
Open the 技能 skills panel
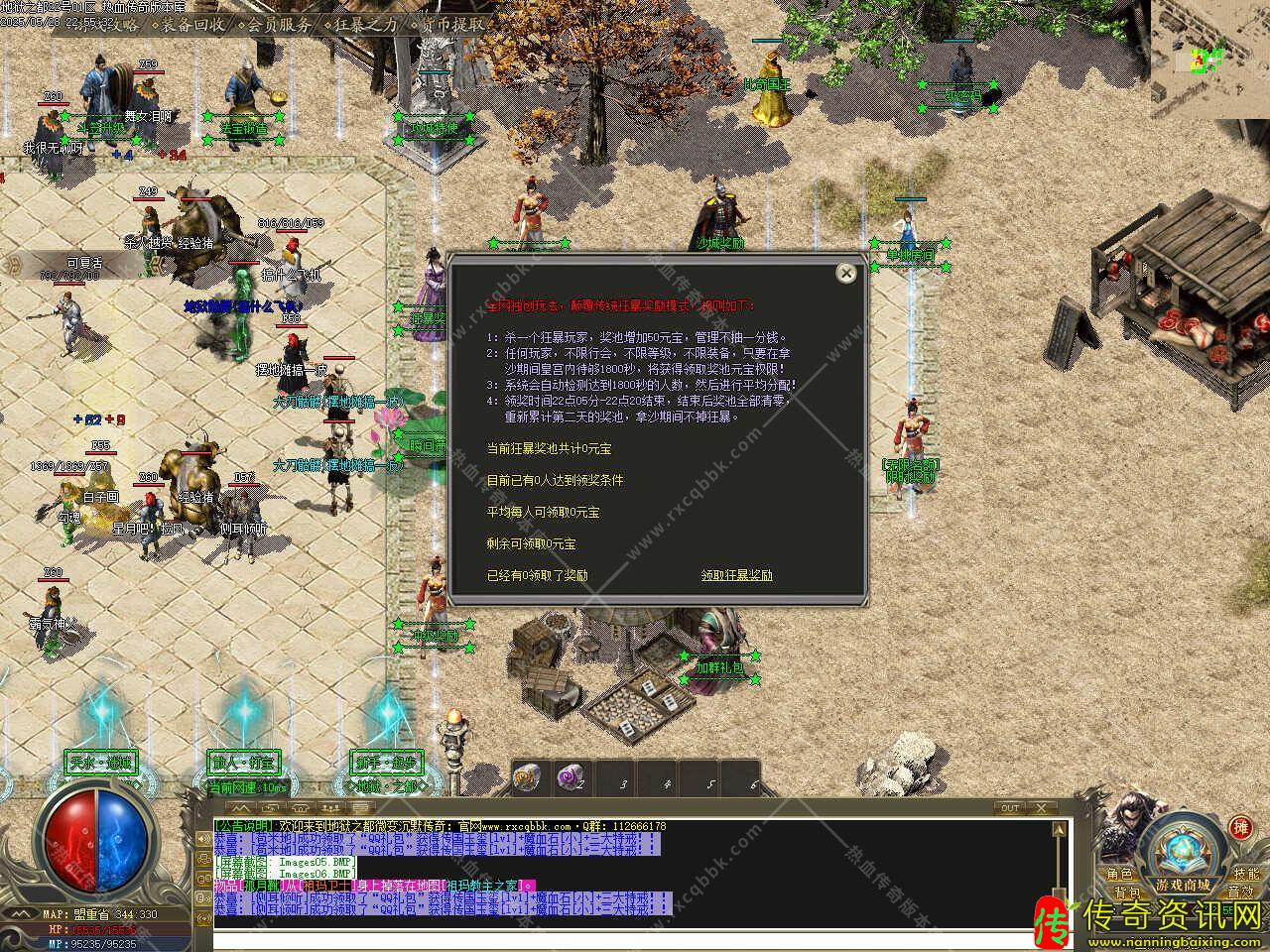pos(1246,874)
